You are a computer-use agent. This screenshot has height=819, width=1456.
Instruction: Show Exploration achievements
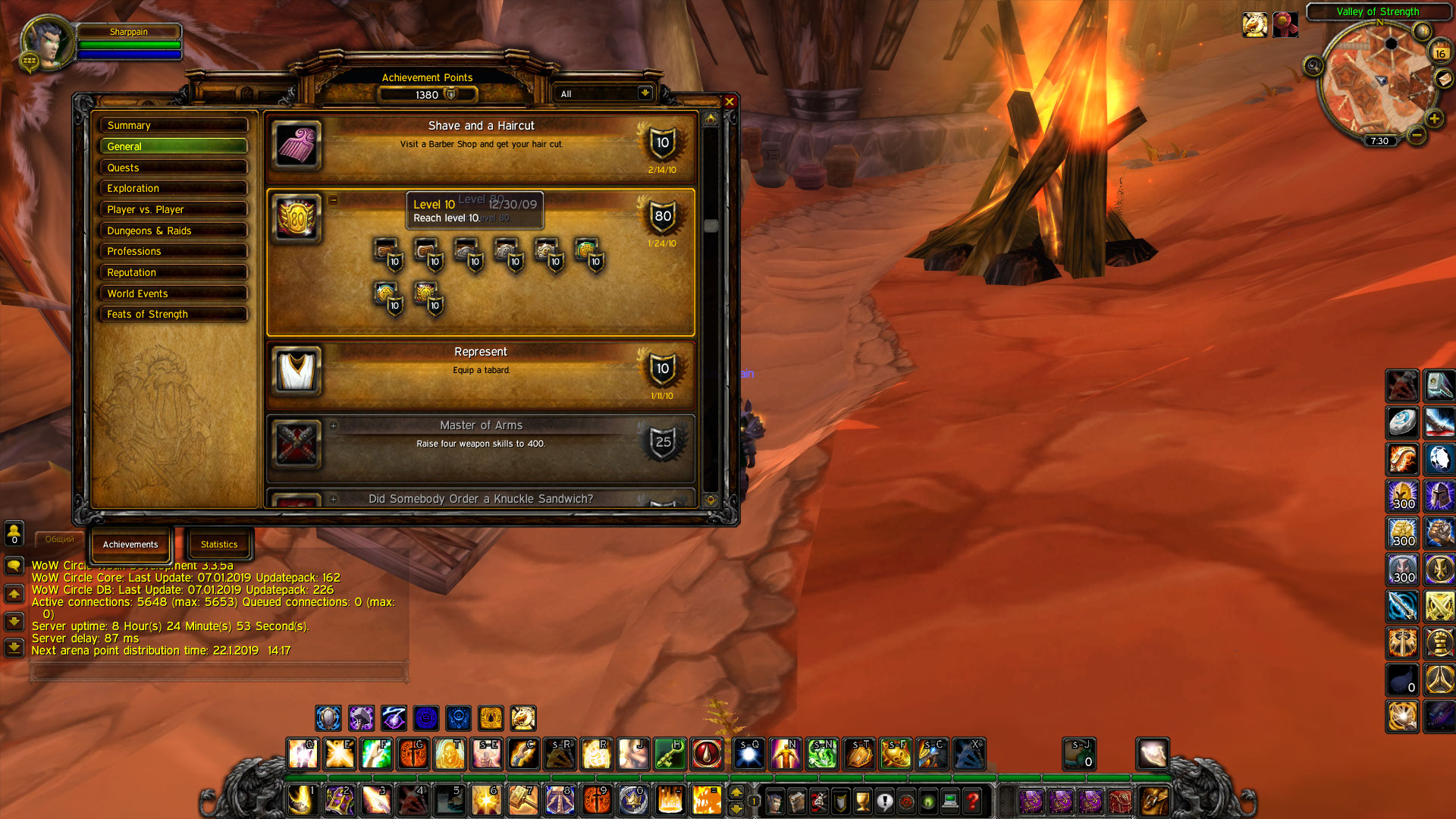(x=174, y=188)
